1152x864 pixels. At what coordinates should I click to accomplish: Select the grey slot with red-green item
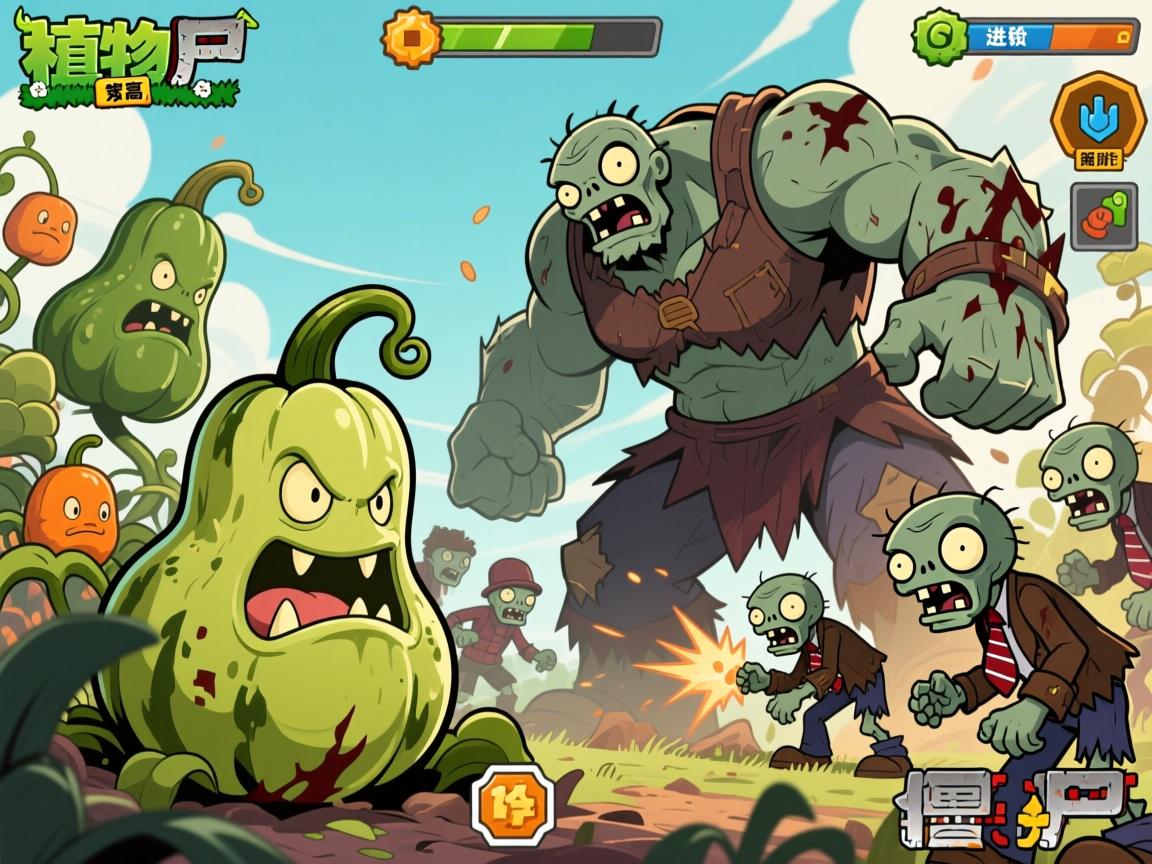[1103, 216]
